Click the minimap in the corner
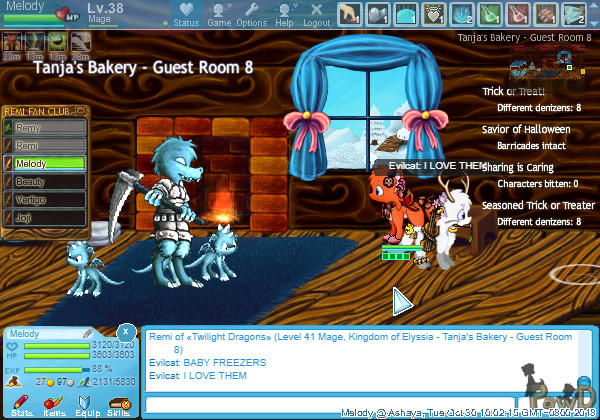The height and width of the screenshot is (420, 600). [545, 68]
